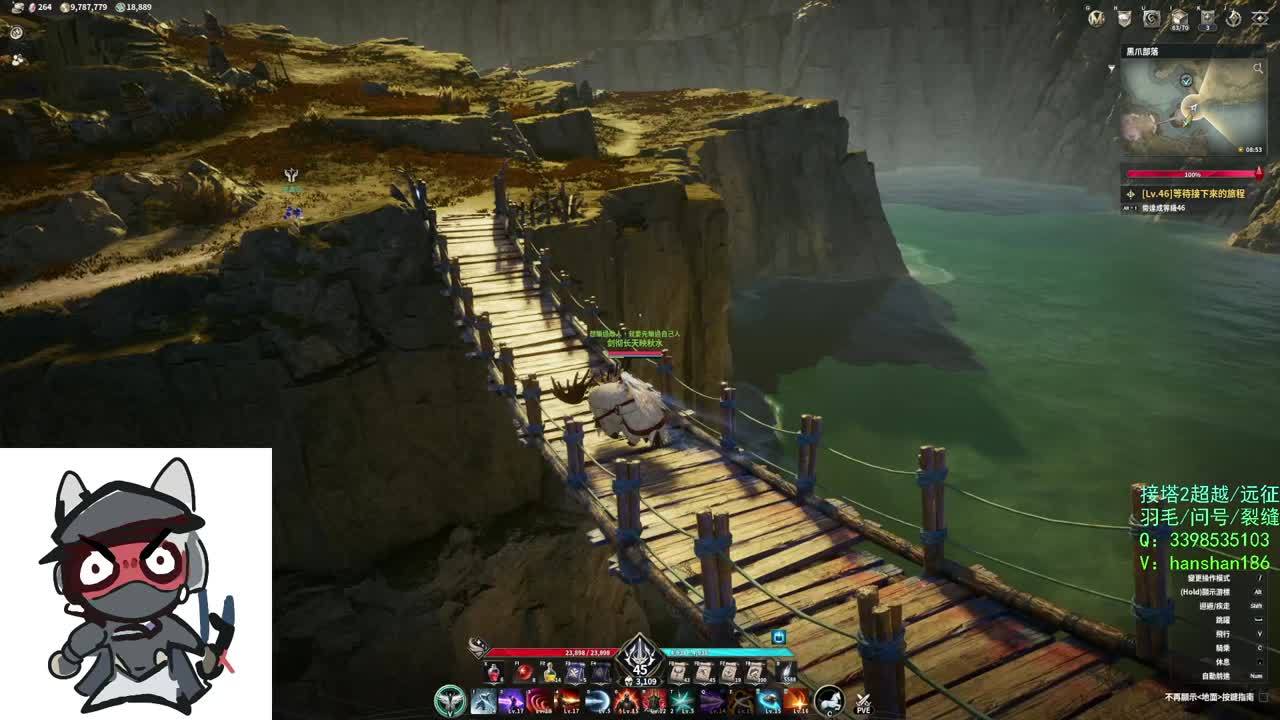Open the inventory bag showing 63/70
The height and width of the screenshot is (720, 1280).
[1179, 19]
